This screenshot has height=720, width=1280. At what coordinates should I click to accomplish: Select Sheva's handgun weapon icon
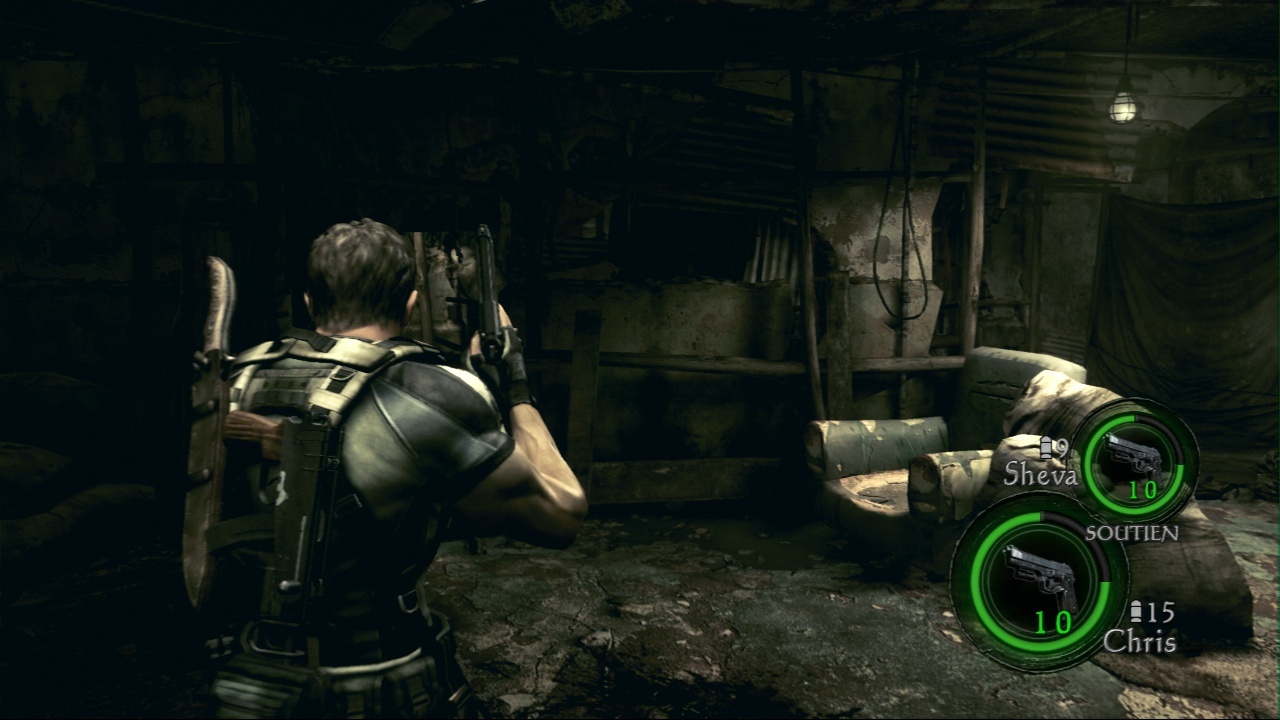(x=1134, y=457)
